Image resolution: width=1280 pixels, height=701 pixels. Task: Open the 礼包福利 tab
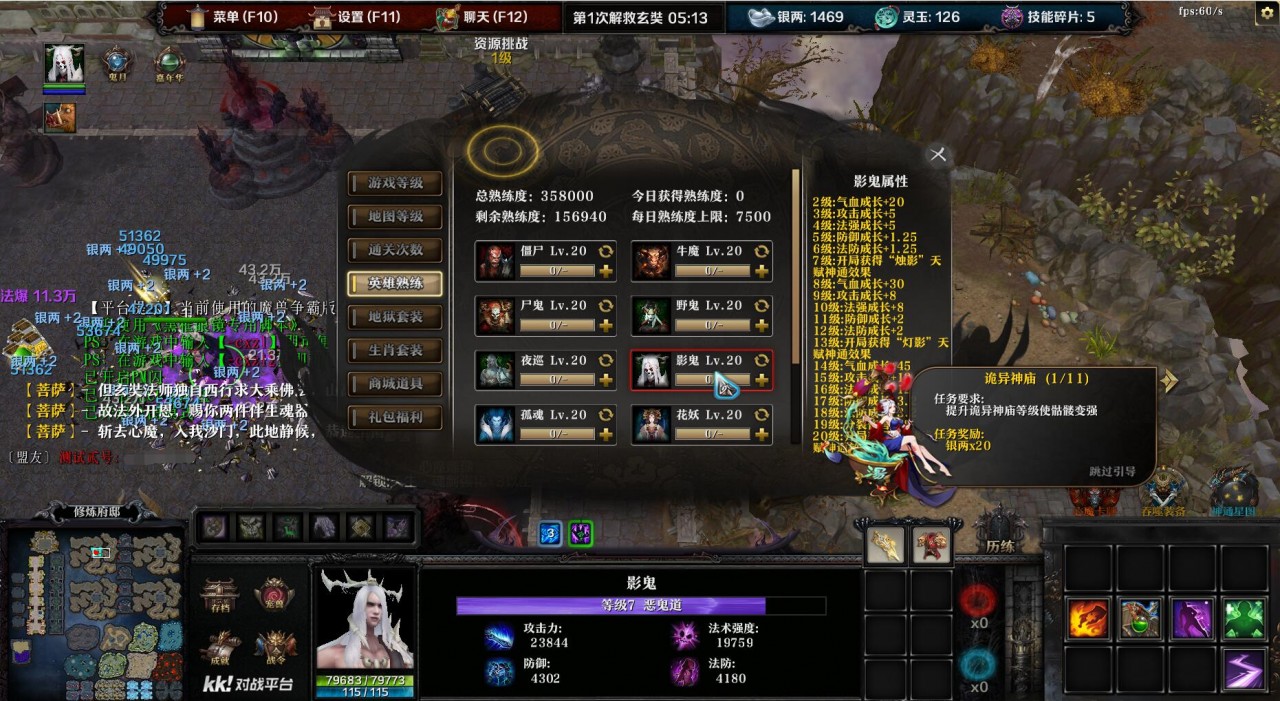coord(395,417)
